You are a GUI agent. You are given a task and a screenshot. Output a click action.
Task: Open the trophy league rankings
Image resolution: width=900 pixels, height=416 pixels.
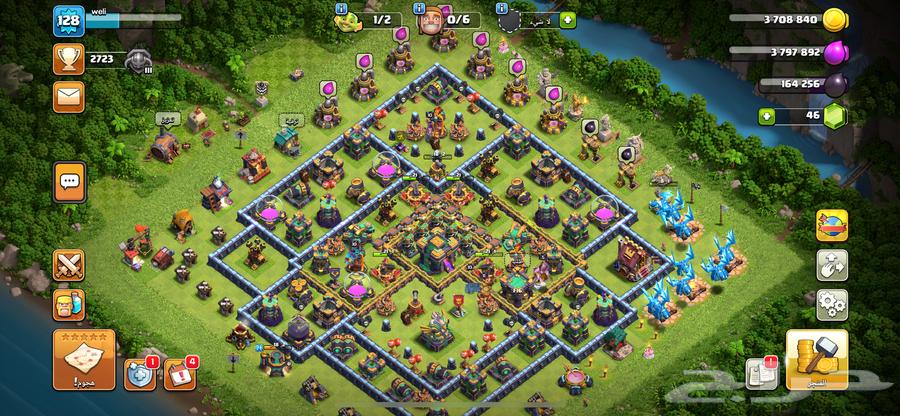click(x=68, y=59)
